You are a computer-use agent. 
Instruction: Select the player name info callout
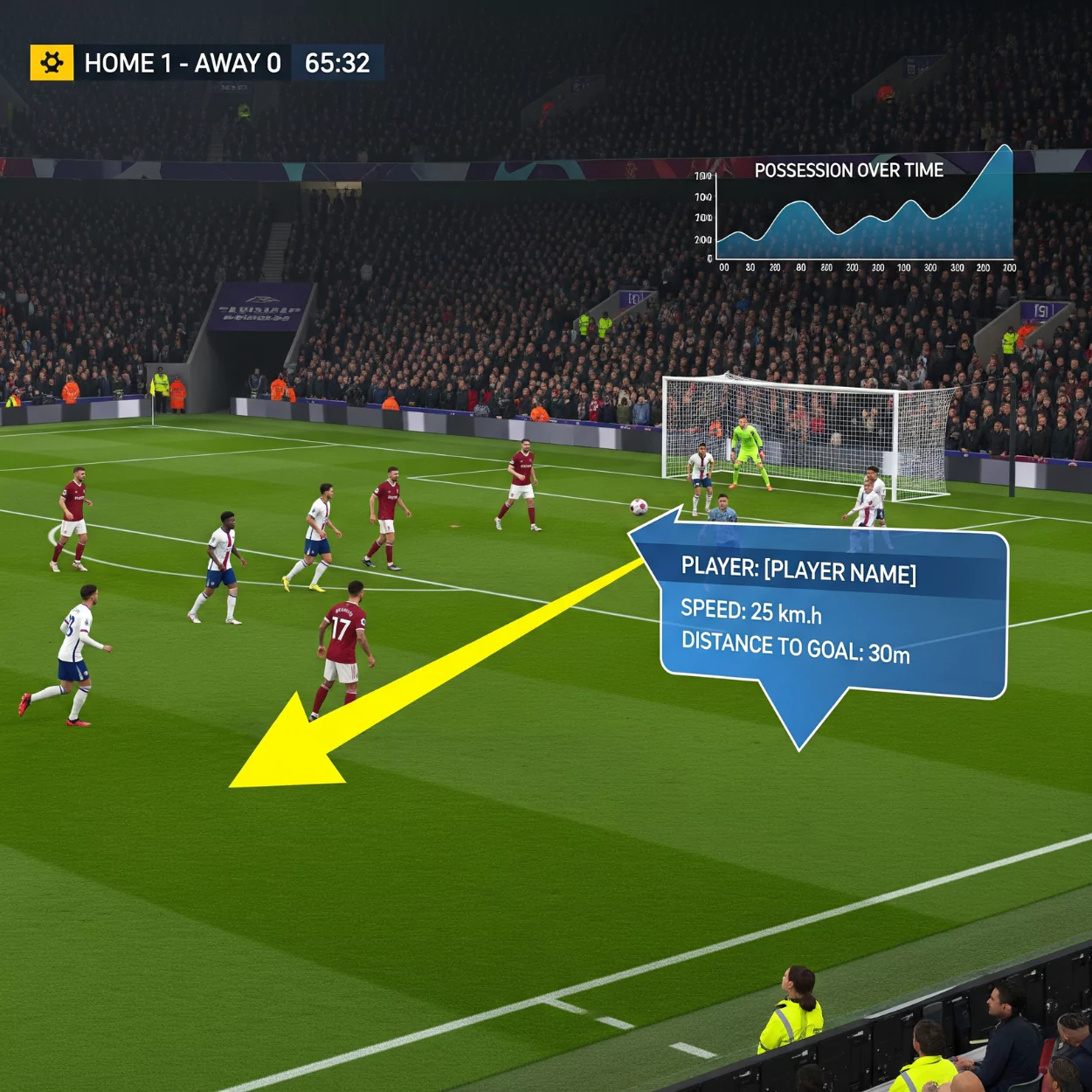point(833,612)
